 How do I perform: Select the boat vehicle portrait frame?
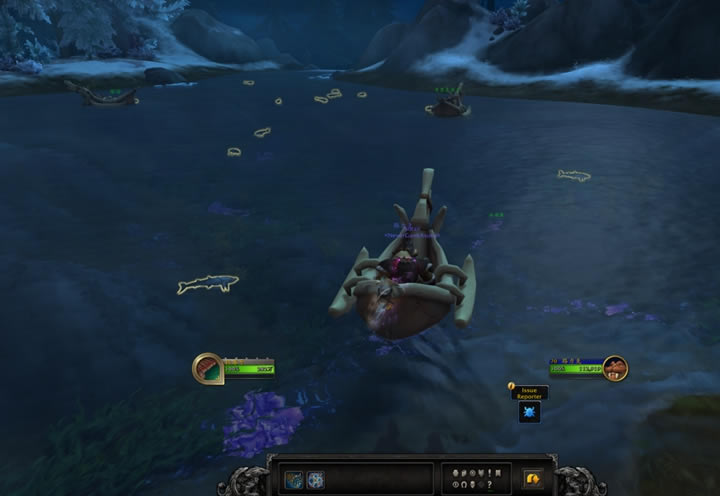[208, 367]
